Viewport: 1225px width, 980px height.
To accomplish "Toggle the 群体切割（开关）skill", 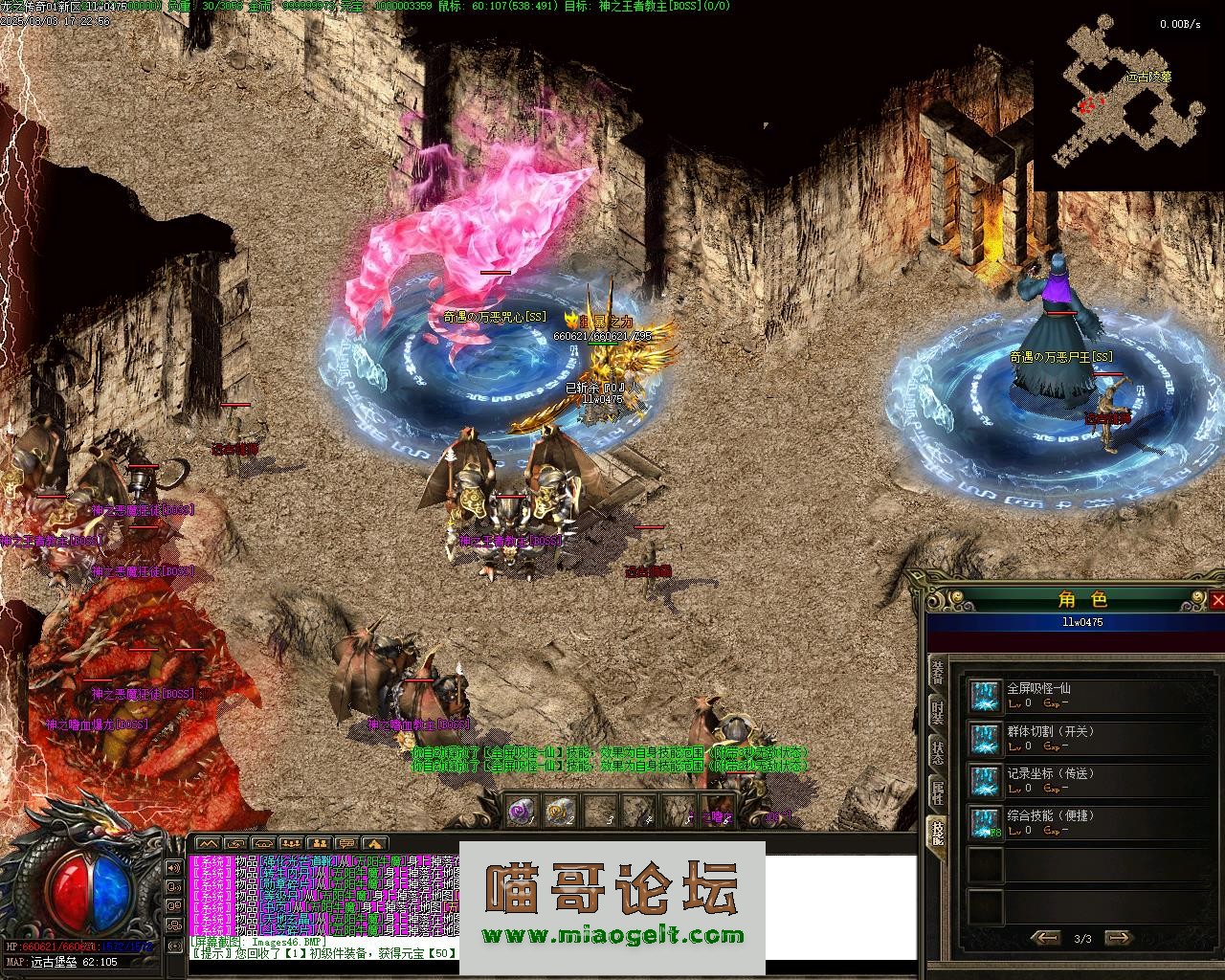I will [x=984, y=738].
